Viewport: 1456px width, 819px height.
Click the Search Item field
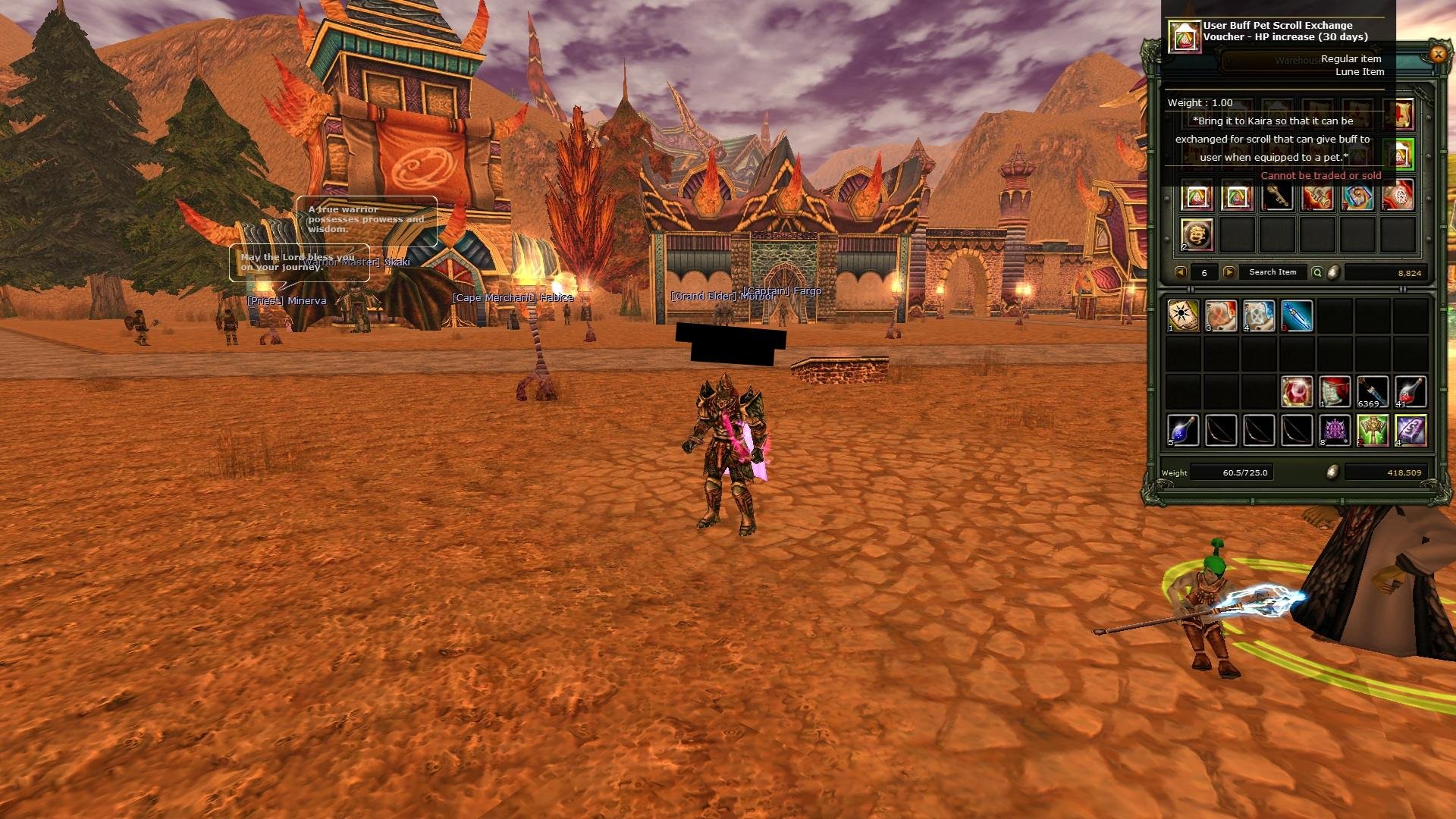[1272, 272]
